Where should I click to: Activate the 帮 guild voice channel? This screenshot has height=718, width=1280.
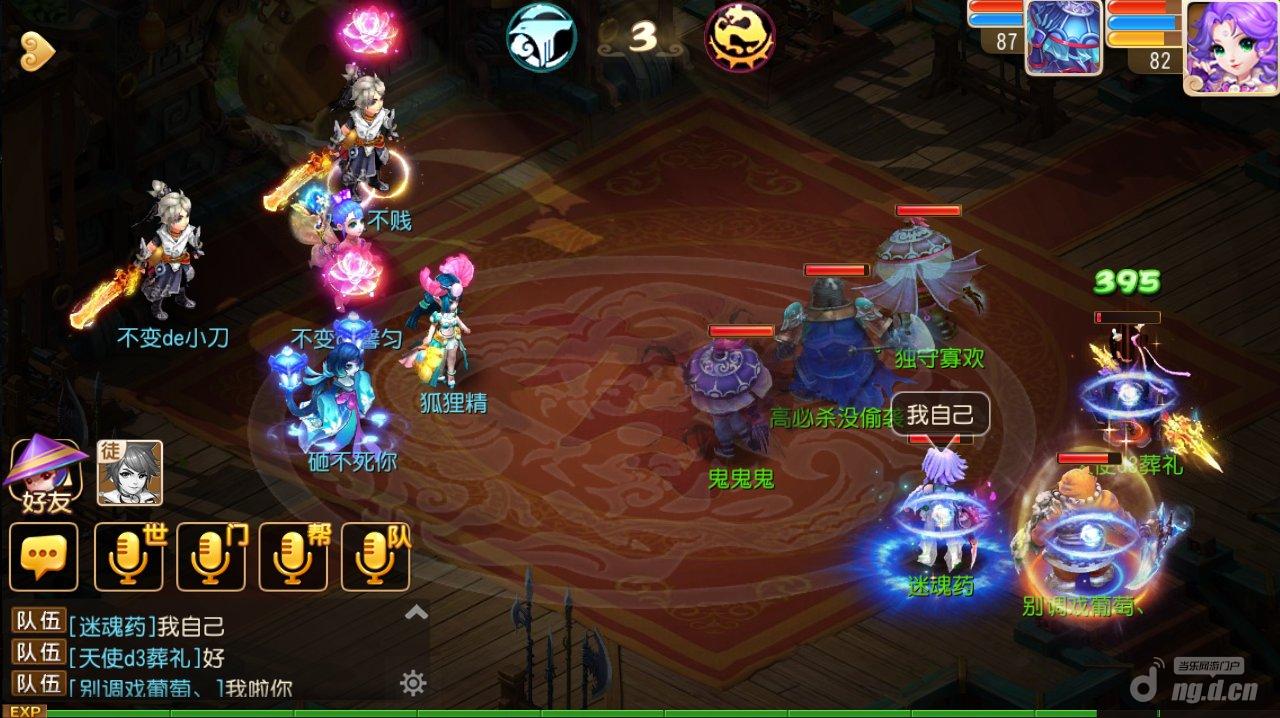(293, 556)
